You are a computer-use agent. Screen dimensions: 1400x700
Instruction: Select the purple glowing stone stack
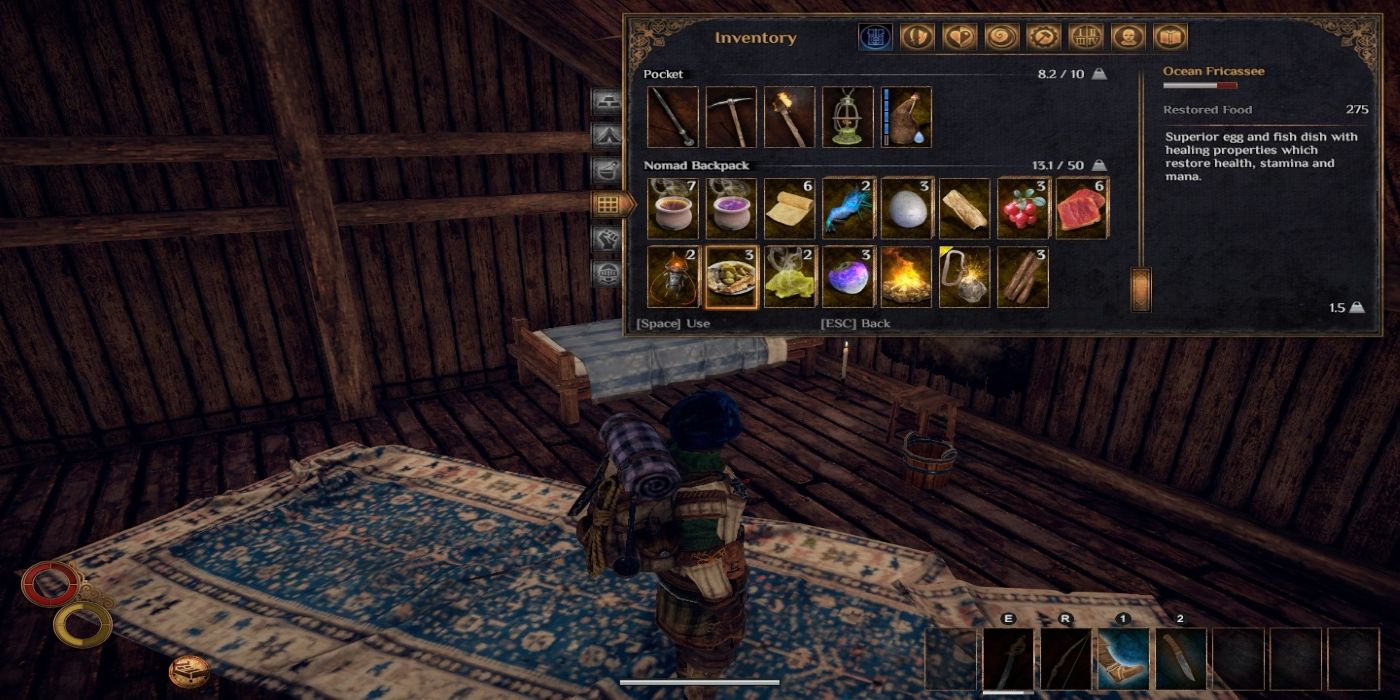pyautogui.click(x=848, y=277)
